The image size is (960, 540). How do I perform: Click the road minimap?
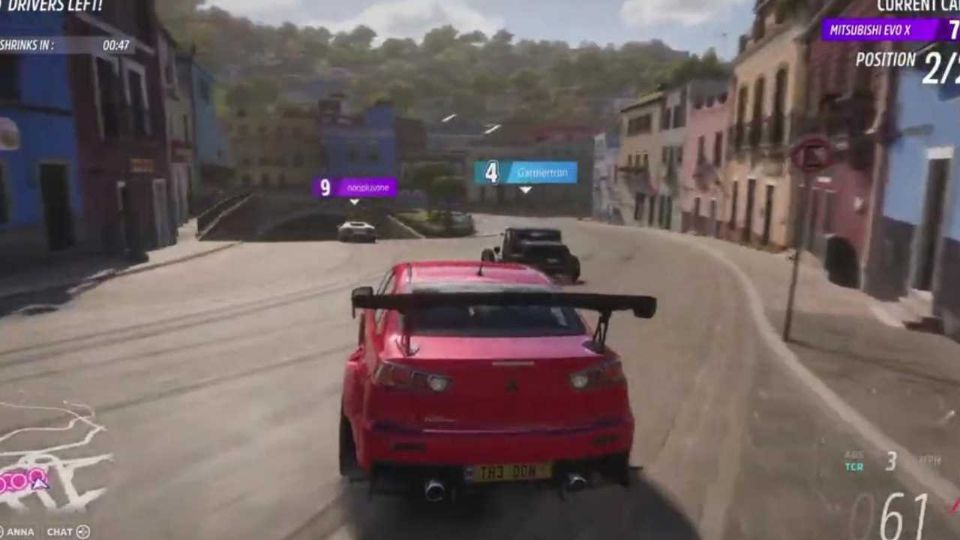pyautogui.click(x=50, y=462)
